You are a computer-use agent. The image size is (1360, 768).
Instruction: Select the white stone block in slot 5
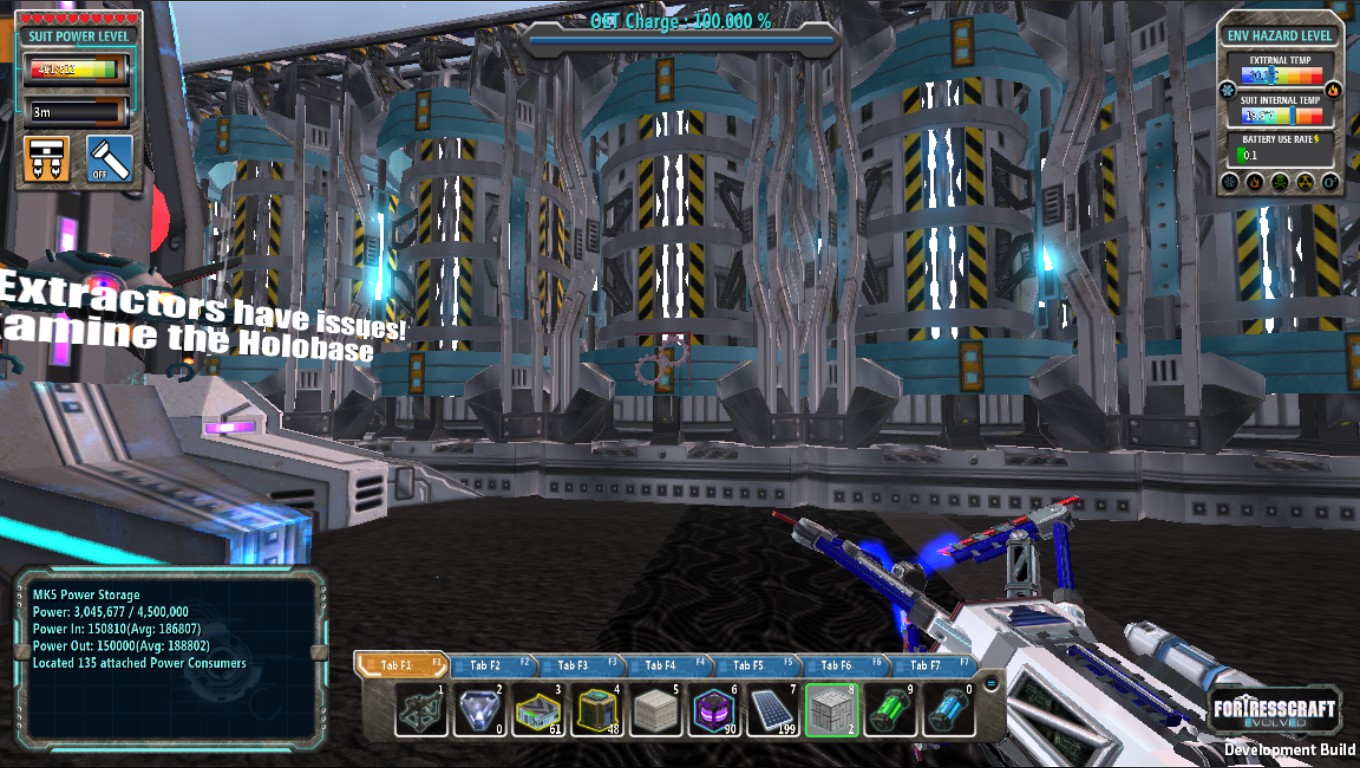click(x=656, y=710)
